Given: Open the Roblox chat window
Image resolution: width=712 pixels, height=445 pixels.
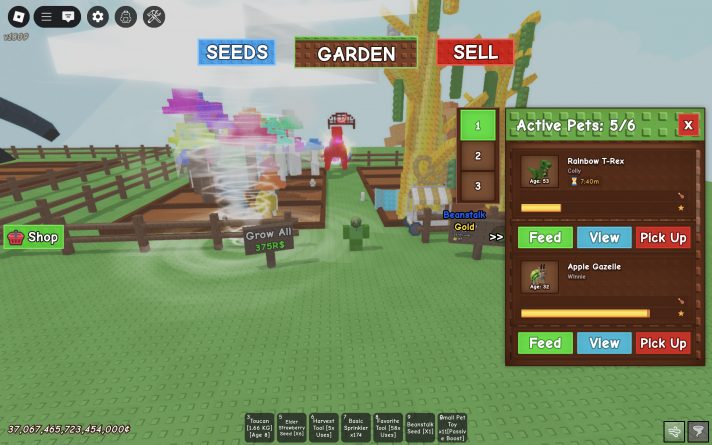Looking at the screenshot, I should 68,16.
